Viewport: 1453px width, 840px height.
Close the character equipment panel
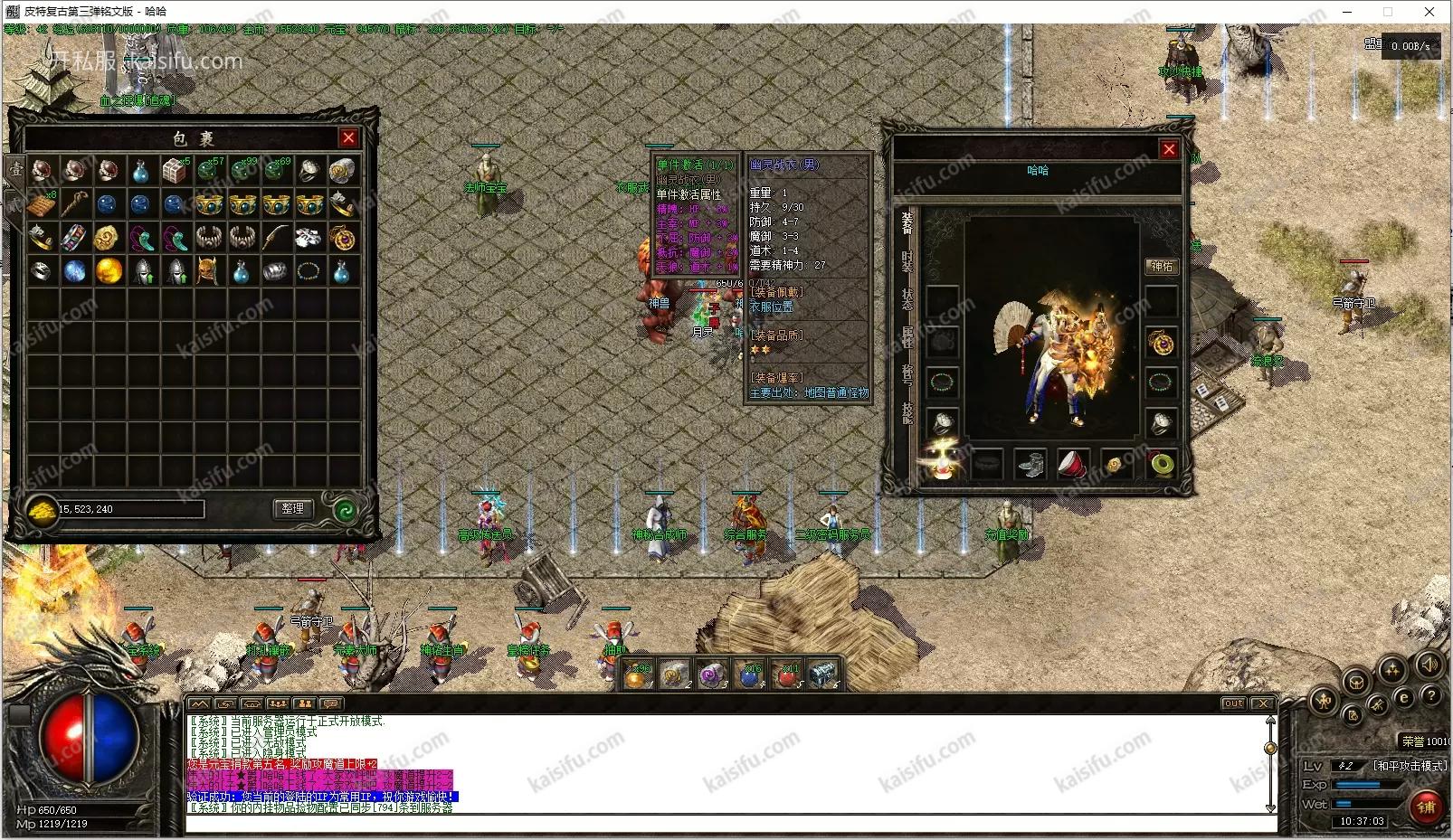[1169, 149]
